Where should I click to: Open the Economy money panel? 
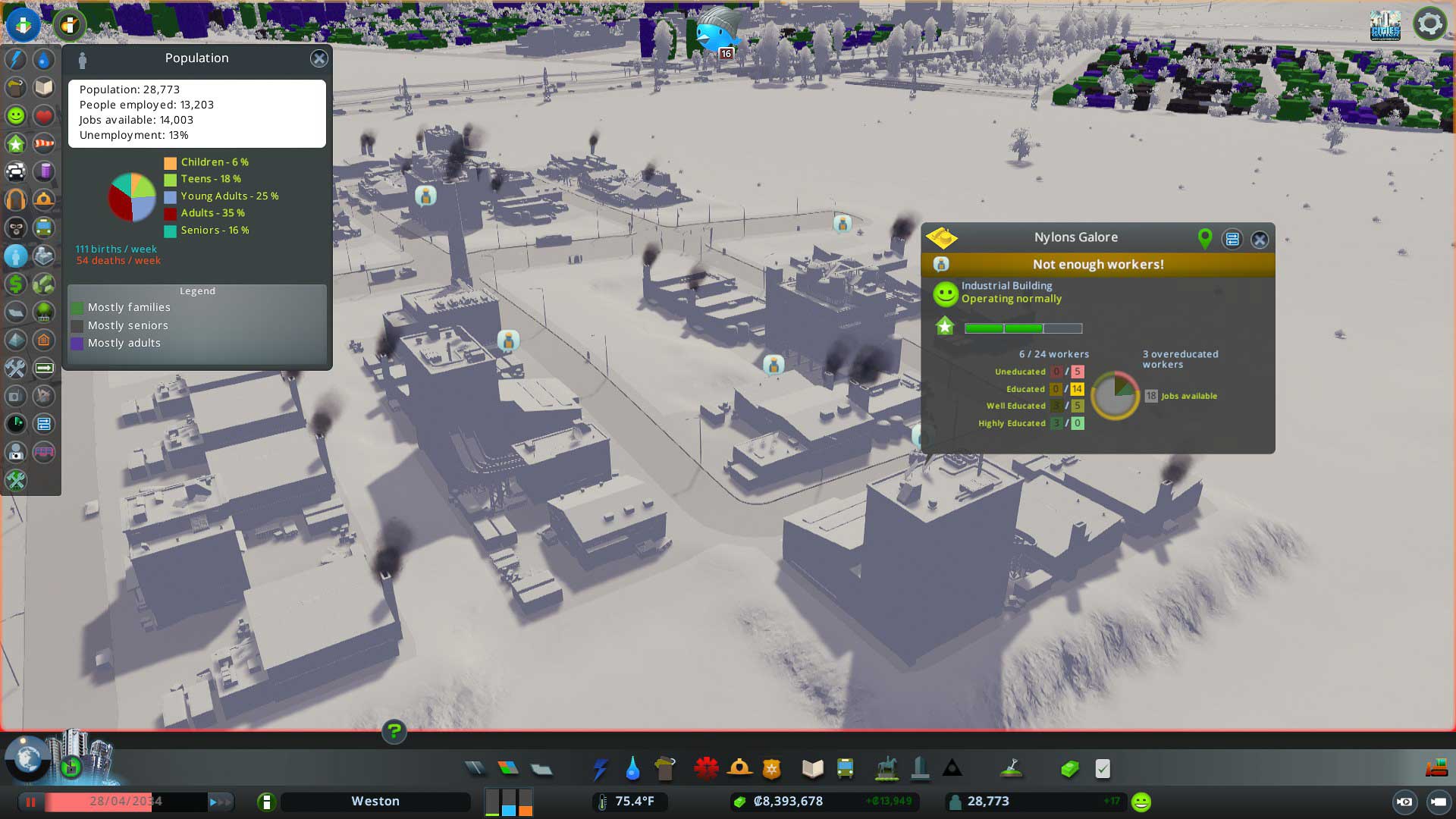tap(1069, 769)
